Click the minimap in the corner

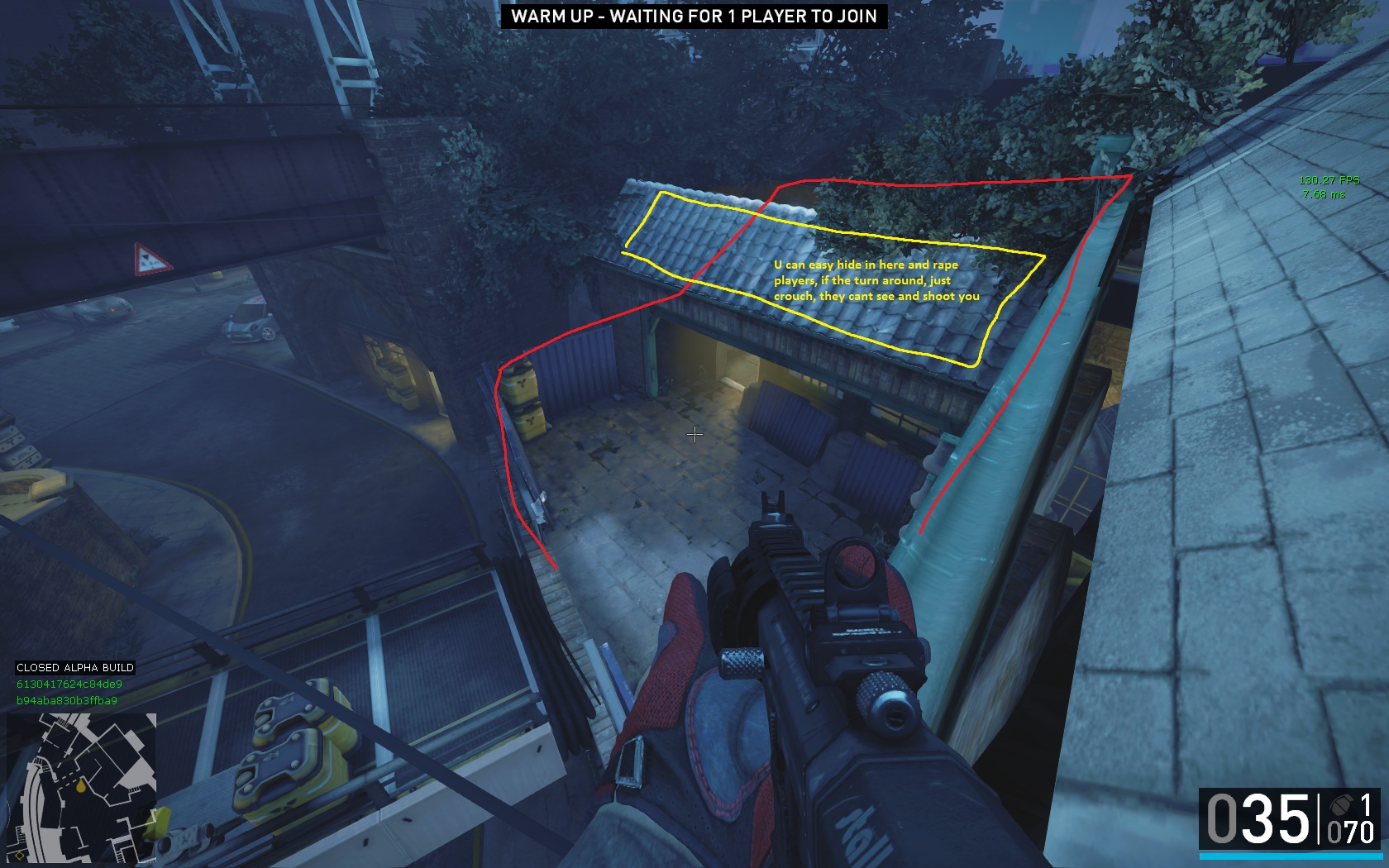(81, 786)
